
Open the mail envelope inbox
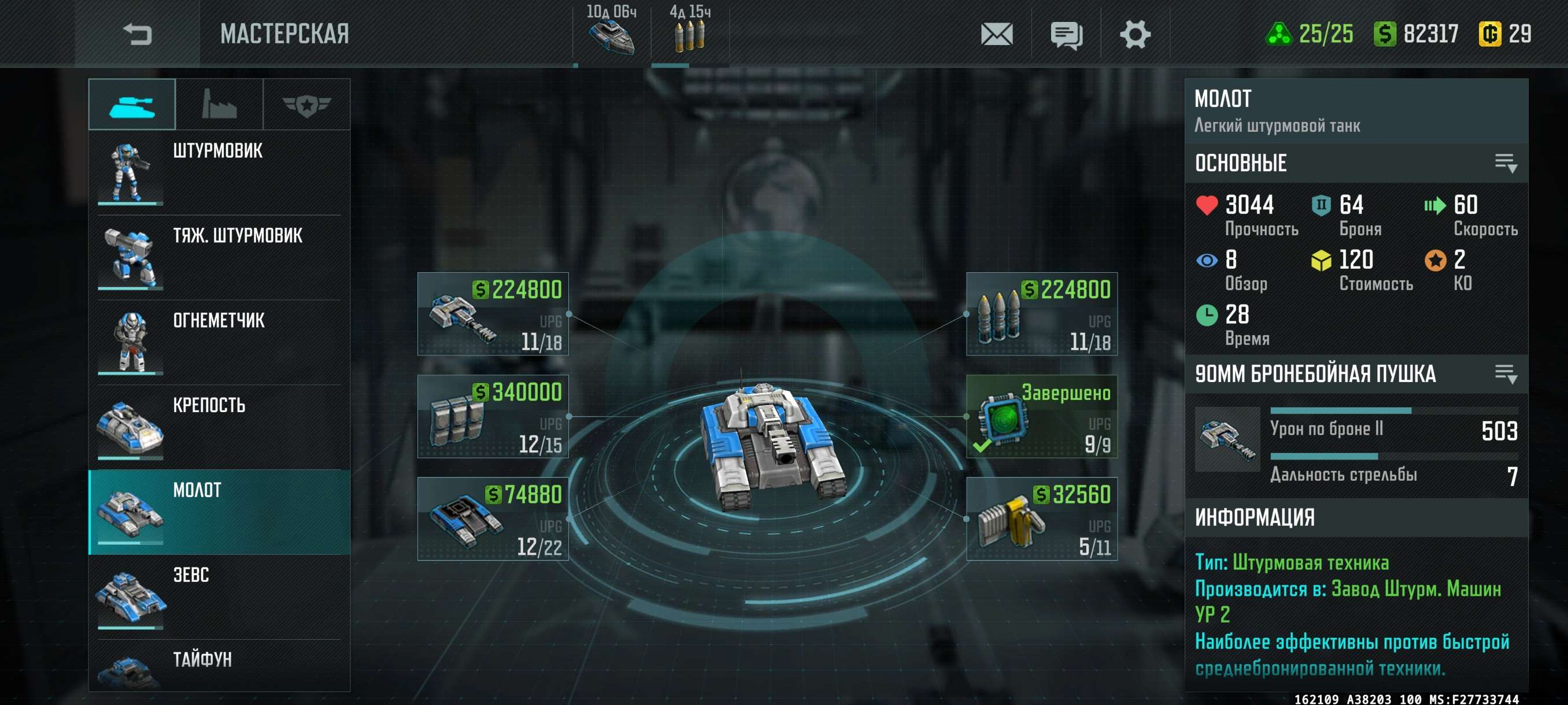tap(996, 34)
